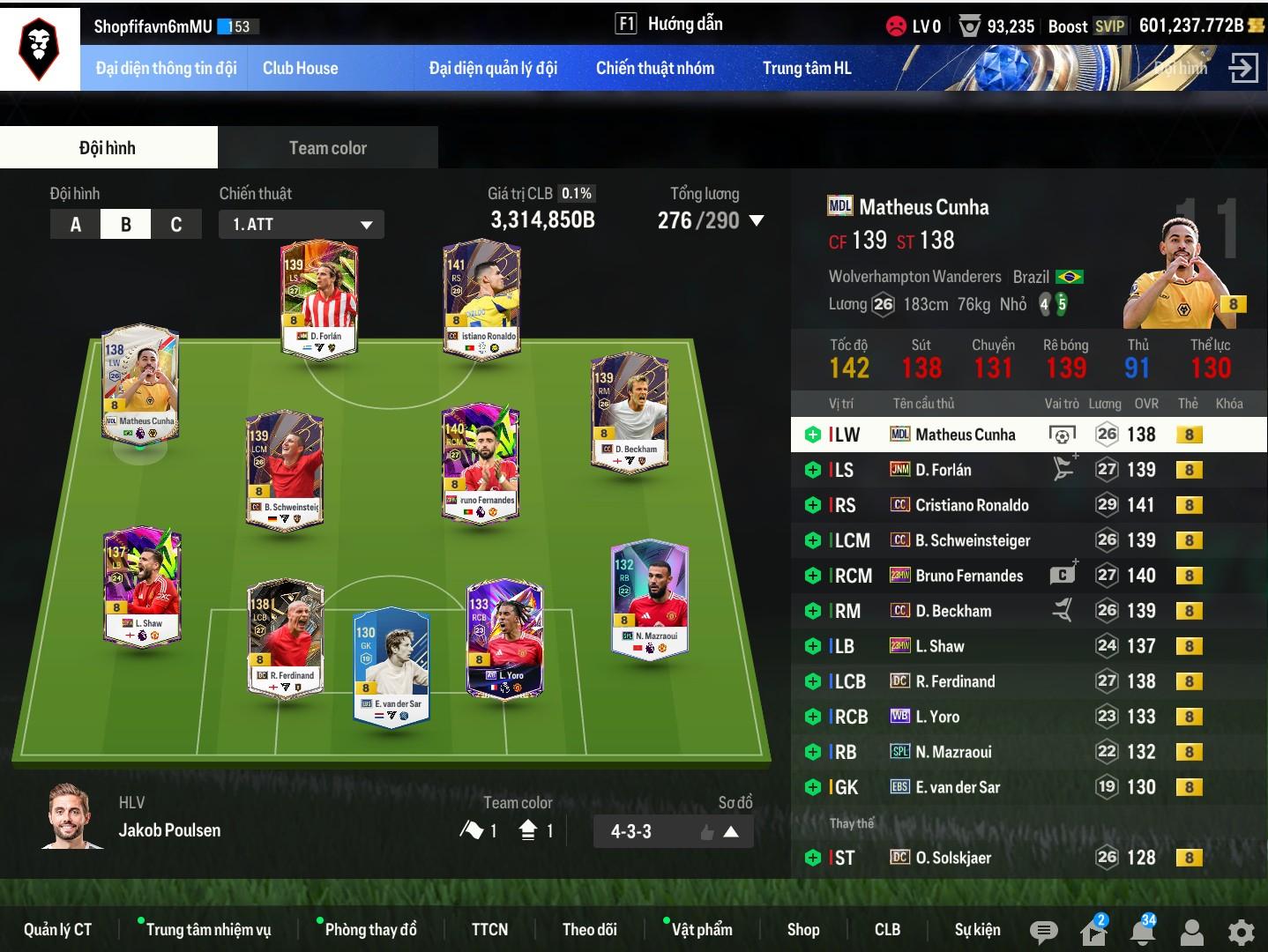Select Cristiano Ronaldo's card on the pitch
The width and height of the screenshot is (1268, 952).
pos(481,300)
